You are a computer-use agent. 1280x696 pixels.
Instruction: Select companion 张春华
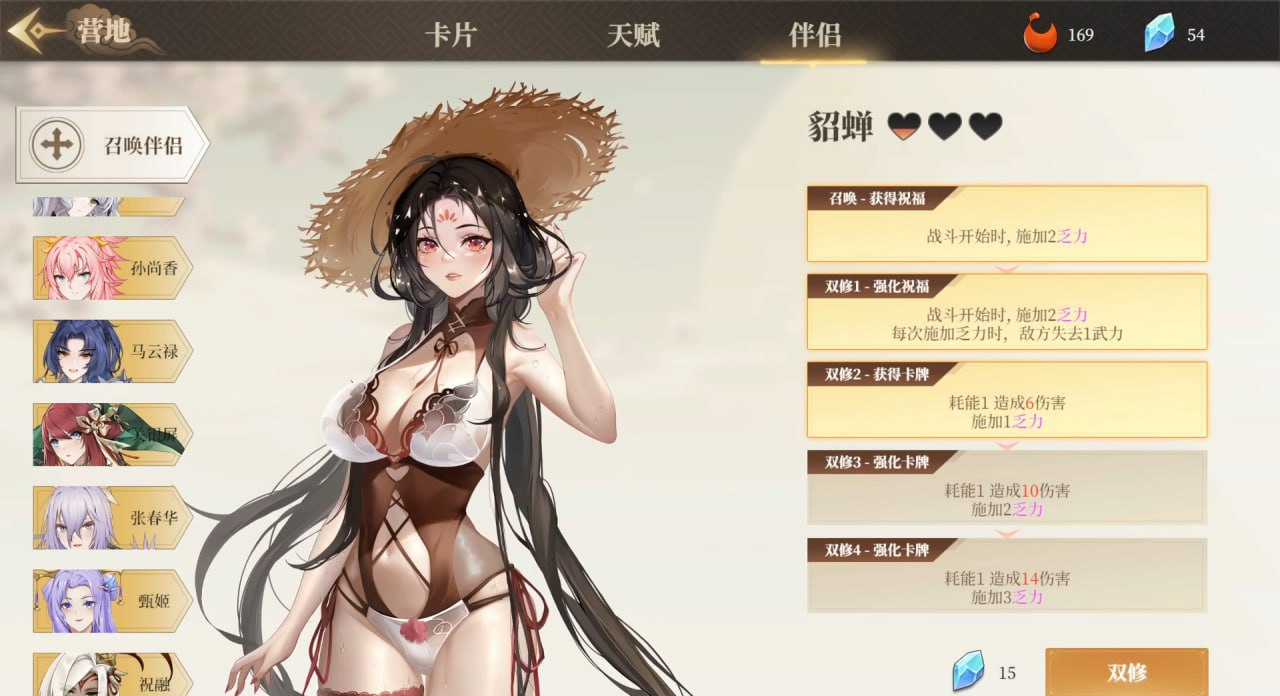(x=112, y=517)
